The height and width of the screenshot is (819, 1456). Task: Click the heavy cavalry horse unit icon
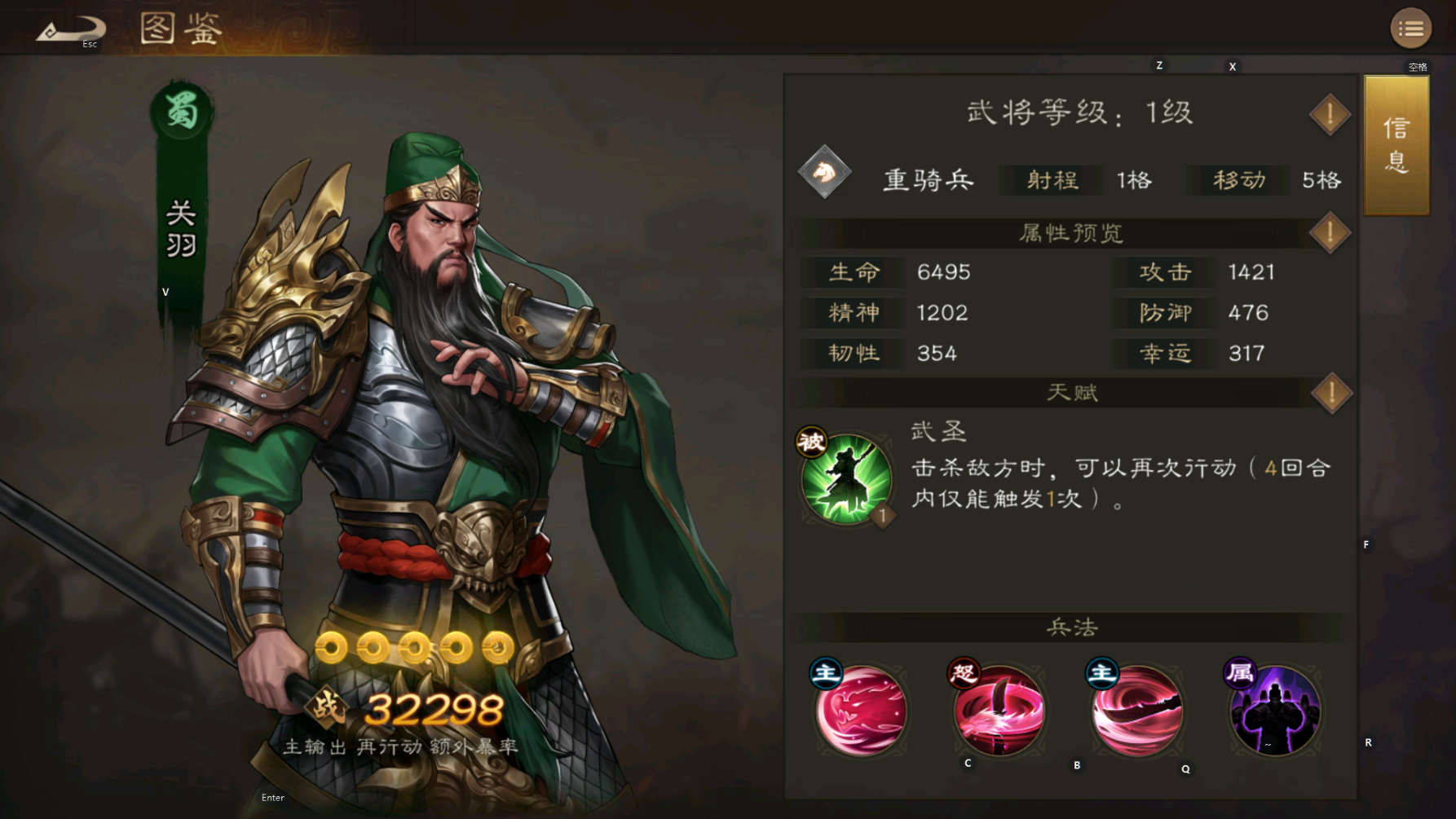click(x=826, y=175)
